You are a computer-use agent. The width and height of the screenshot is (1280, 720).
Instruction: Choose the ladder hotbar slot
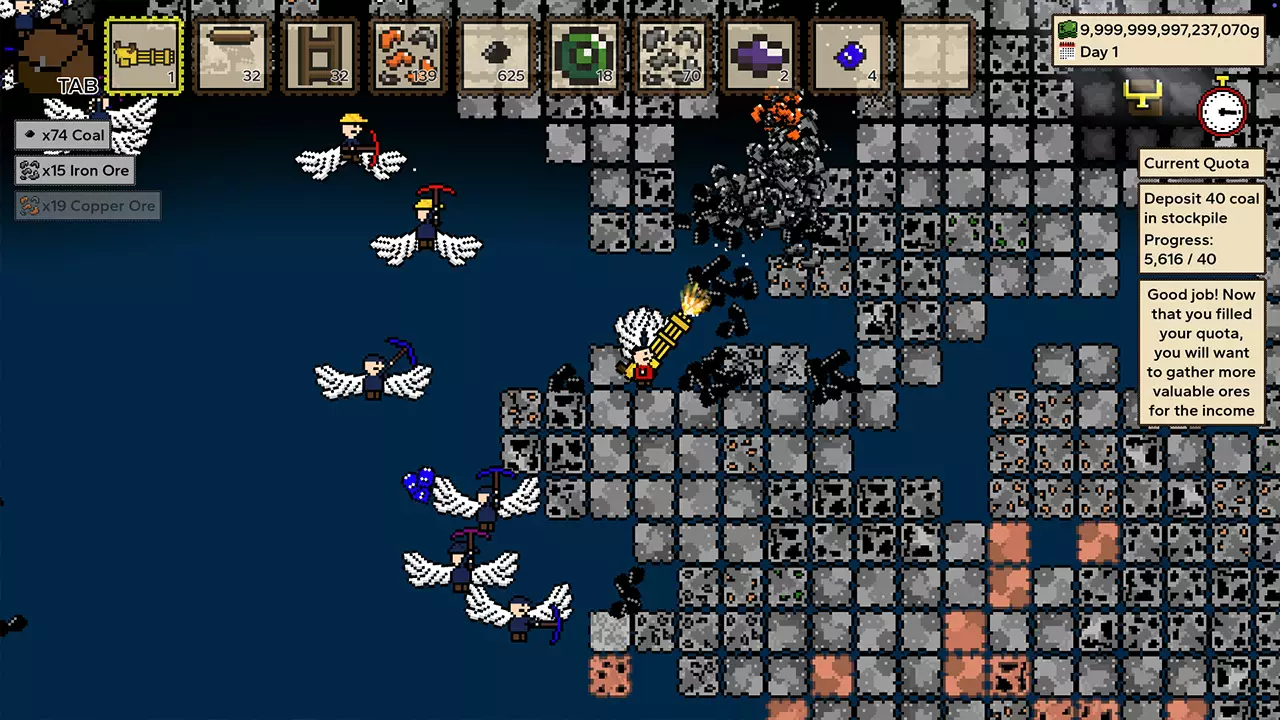(320, 56)
